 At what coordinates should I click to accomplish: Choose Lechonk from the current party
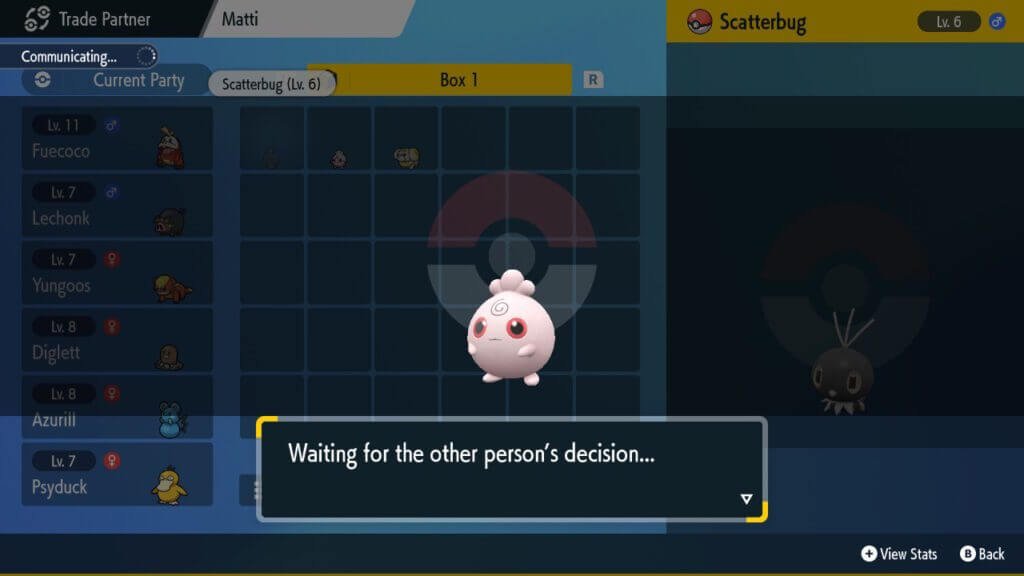point(117,206)
